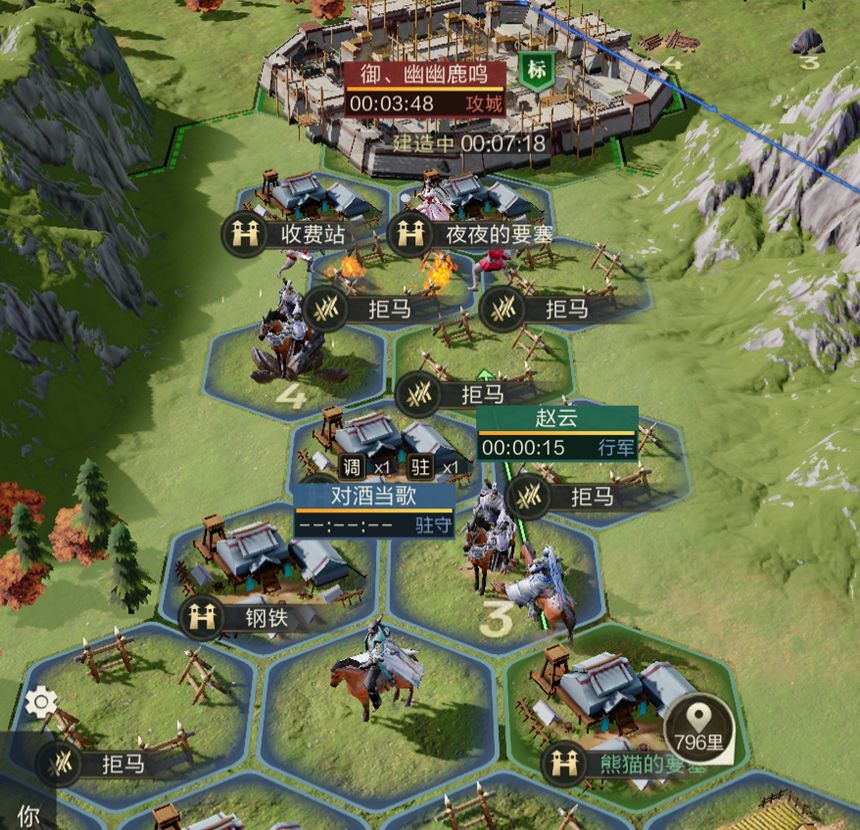Open the gear settings icon
The width and height of the screenshot is (860, 830).
41,702
